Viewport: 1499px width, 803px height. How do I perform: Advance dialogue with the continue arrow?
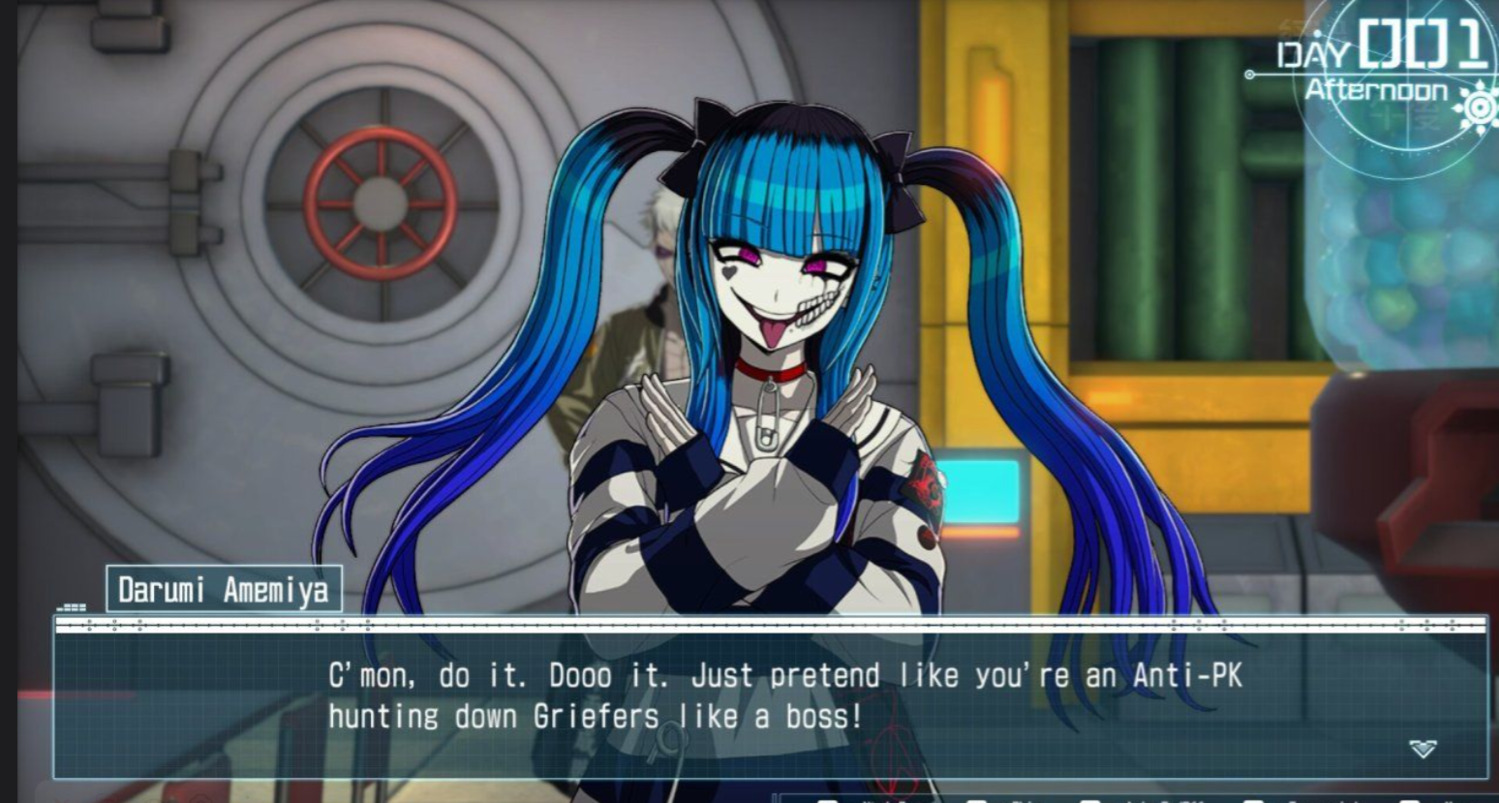click(1422, 749)
